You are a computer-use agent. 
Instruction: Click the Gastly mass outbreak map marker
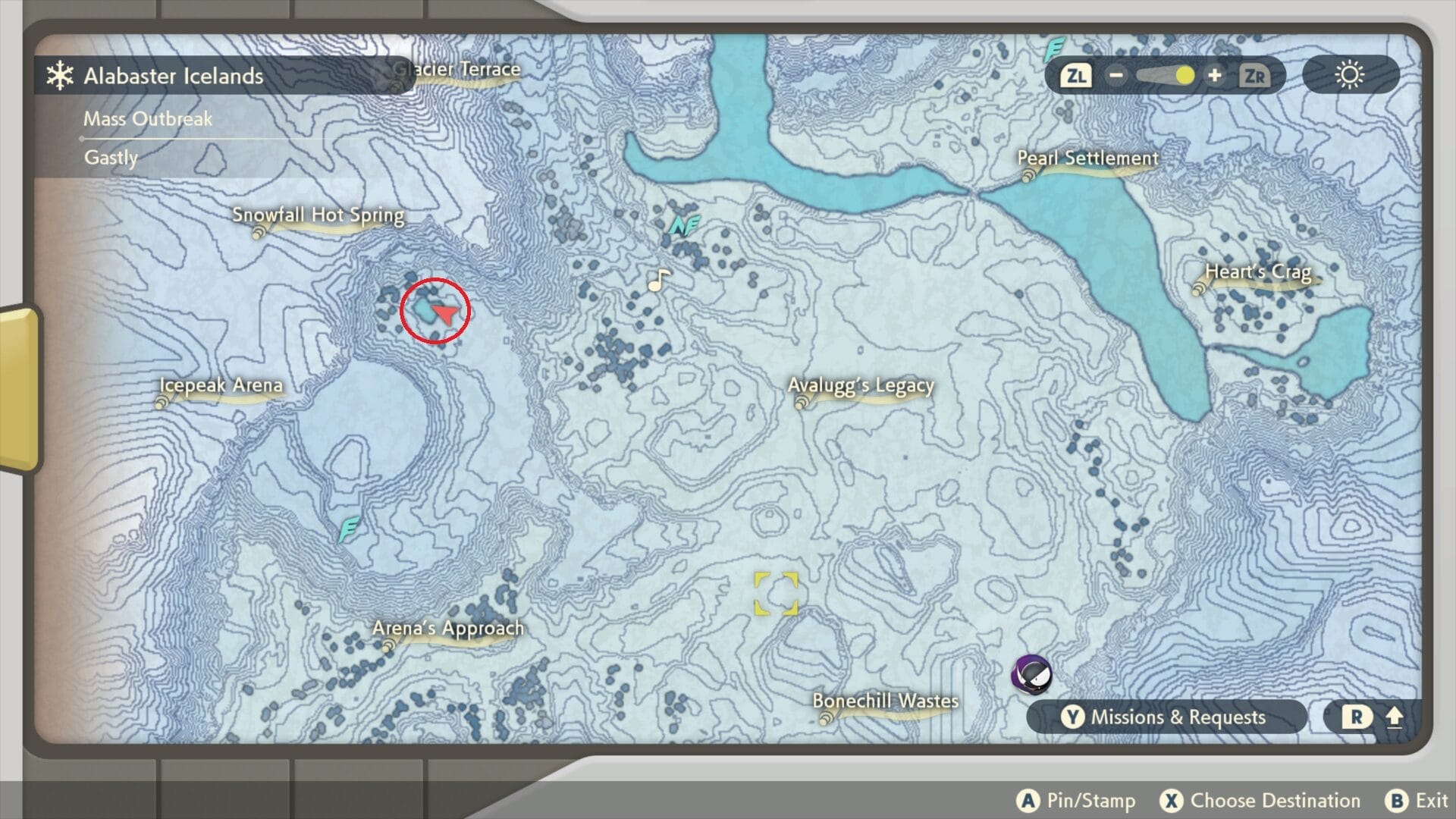[1033, 674]
